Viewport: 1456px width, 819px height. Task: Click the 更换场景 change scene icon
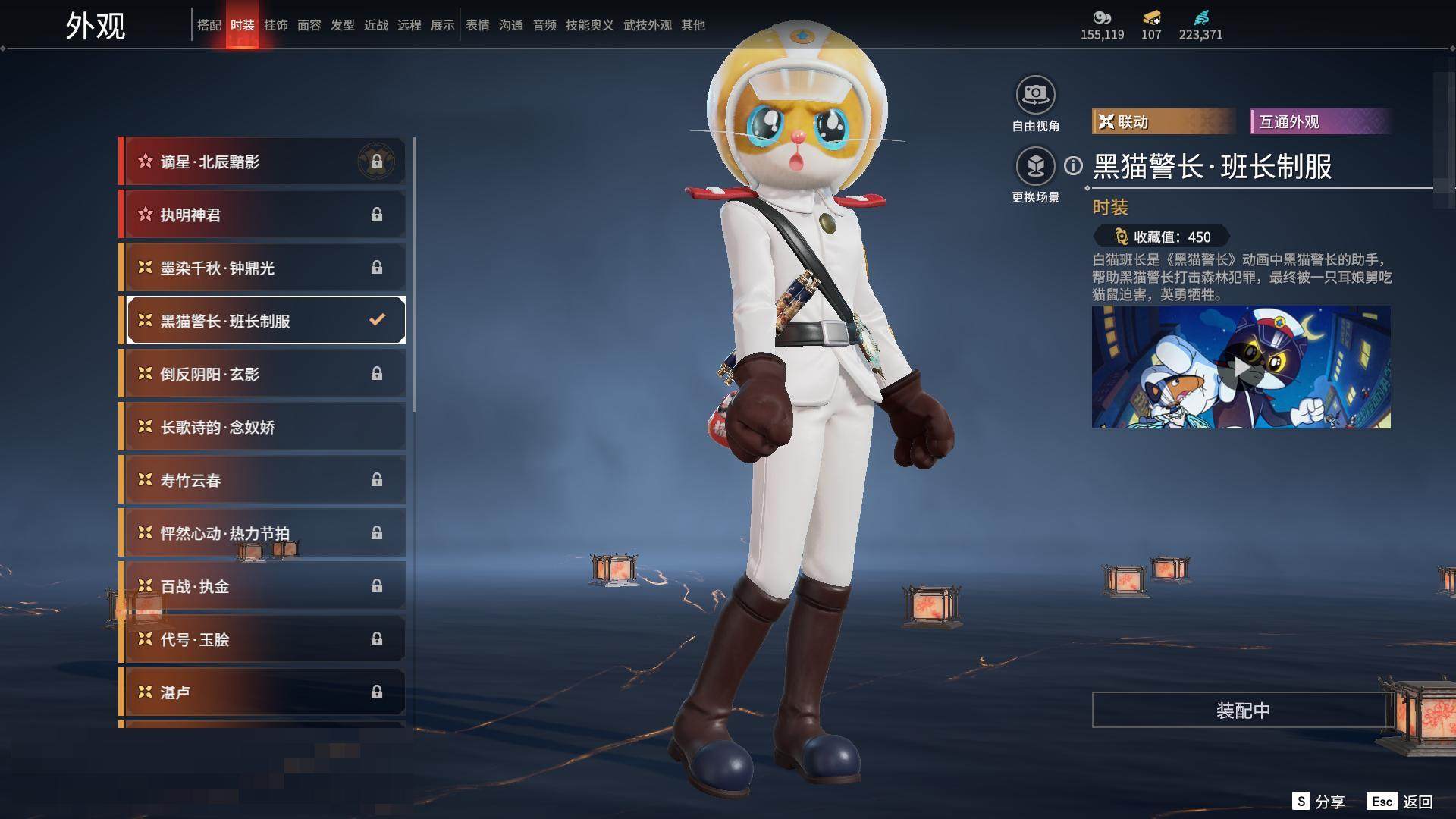tap(1035, 167)
